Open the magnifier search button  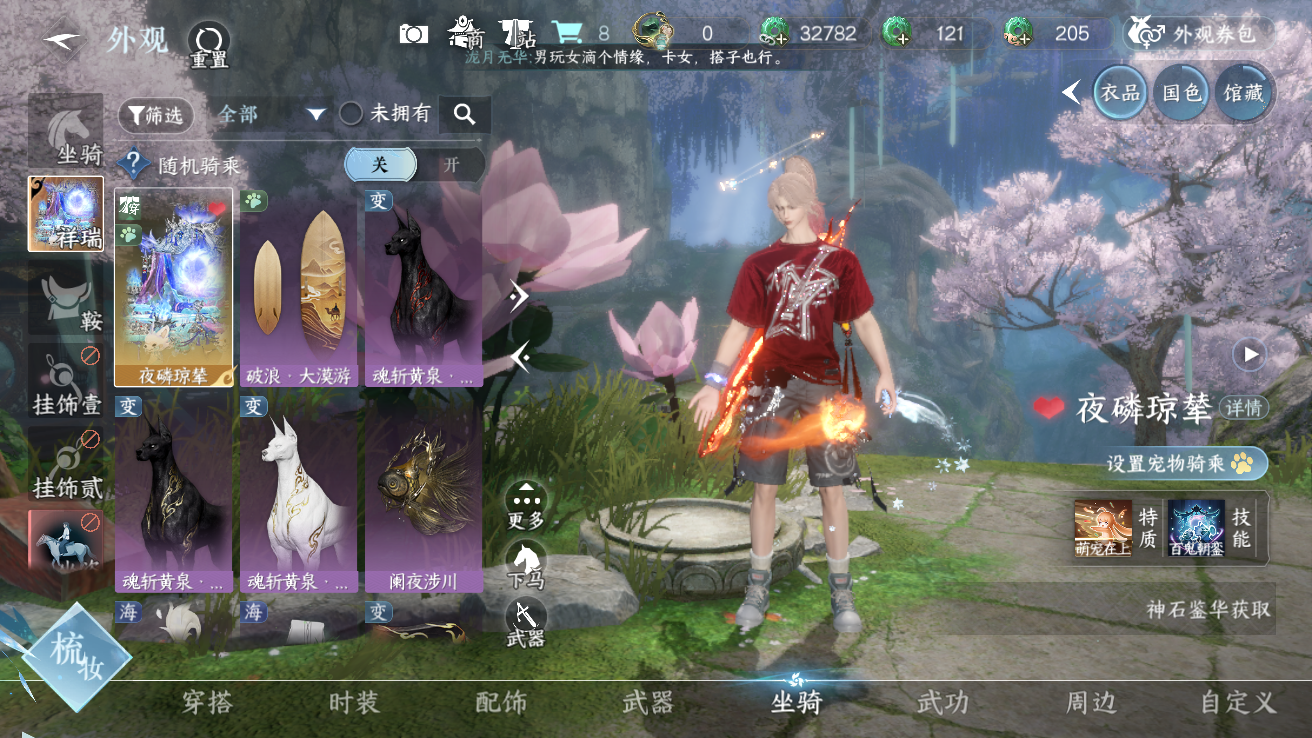[464, 114]
